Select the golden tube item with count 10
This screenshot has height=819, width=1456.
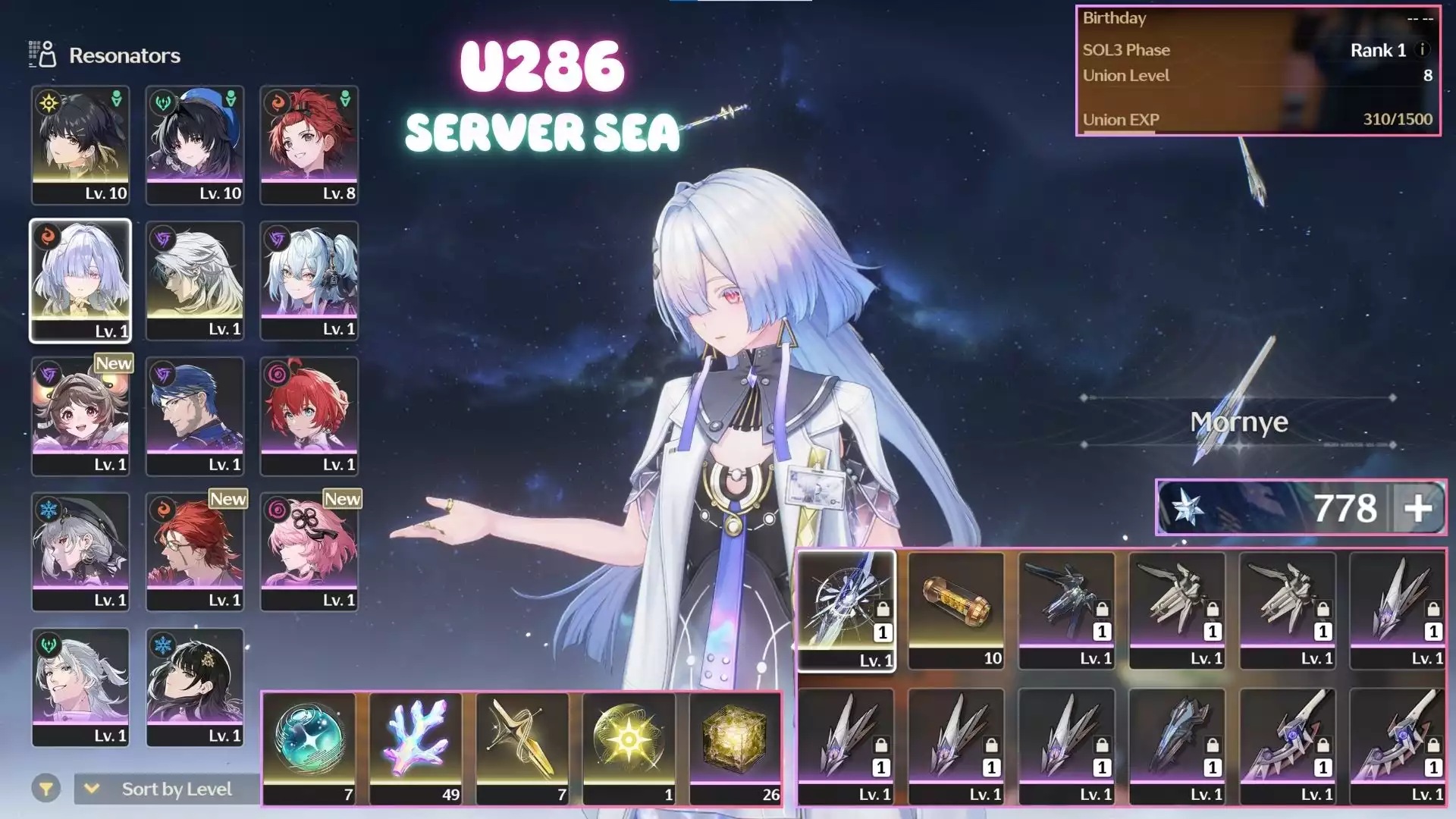click(956, 610)
